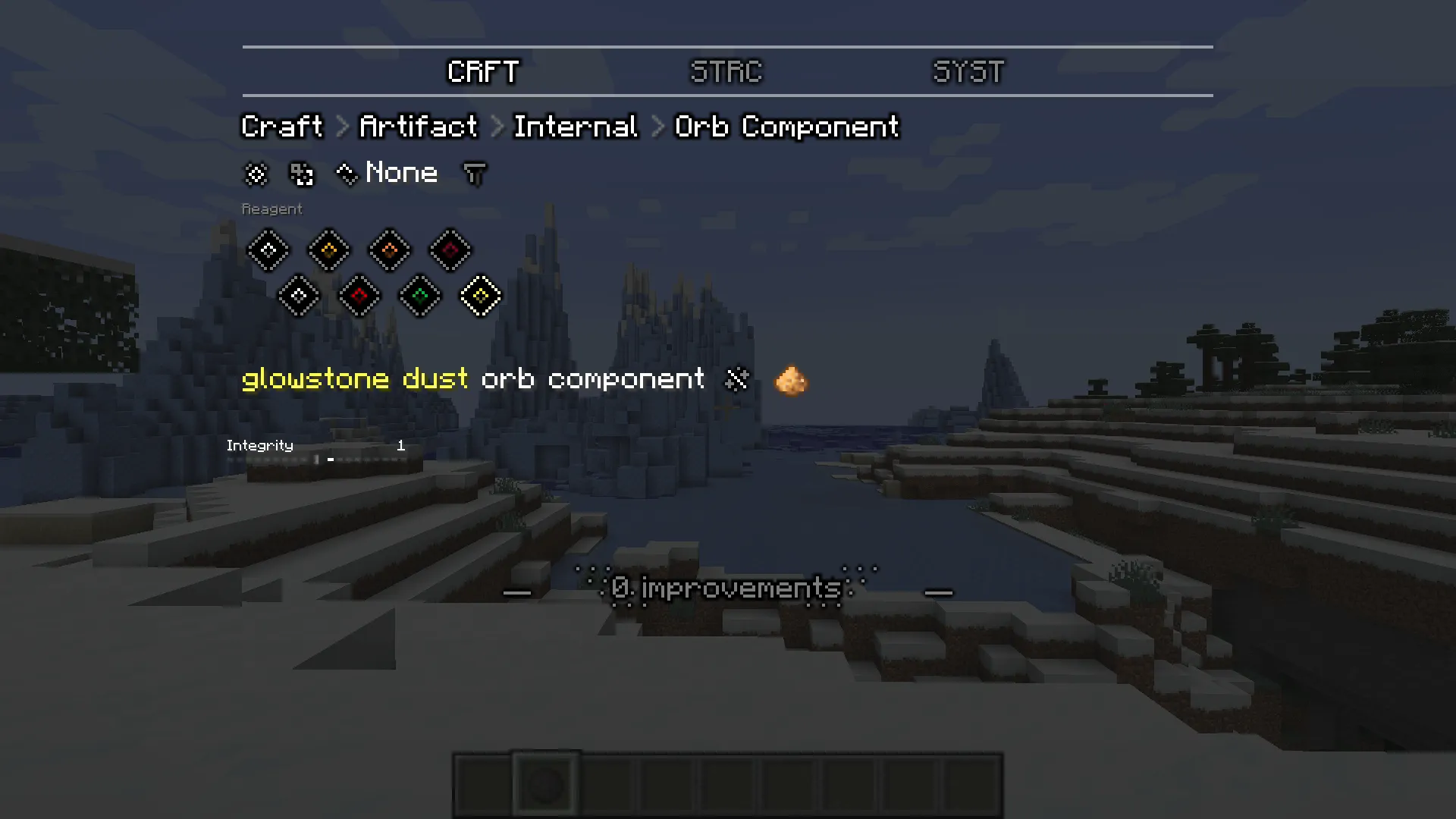
Task: Click the white reagent diamond in the top row
Action: [x=268, y=250]
